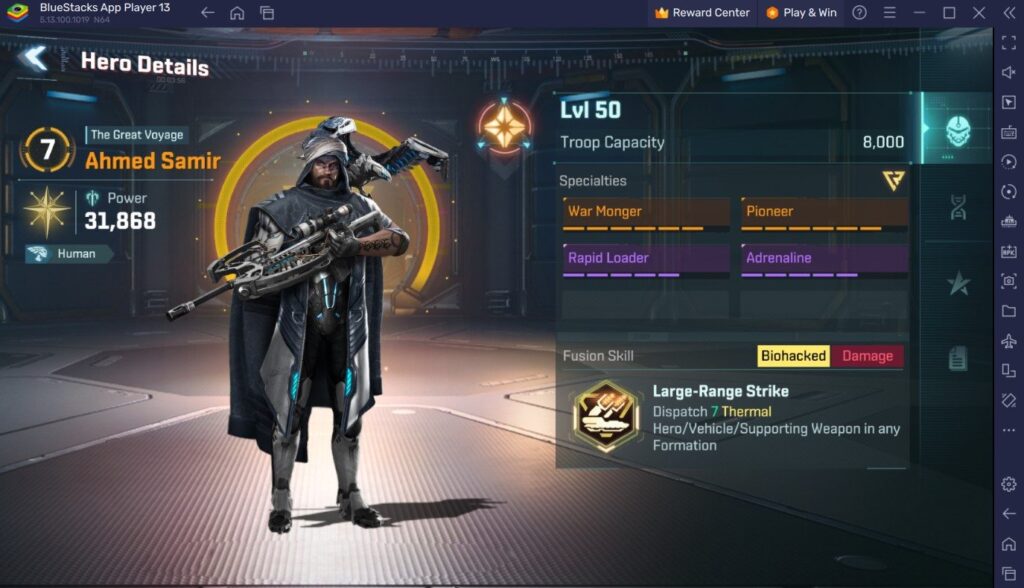The width and height of the screenshot is (1024, 588).
Task: Open the Rapid Loader specialty
Action: click(x=637, y=259)
